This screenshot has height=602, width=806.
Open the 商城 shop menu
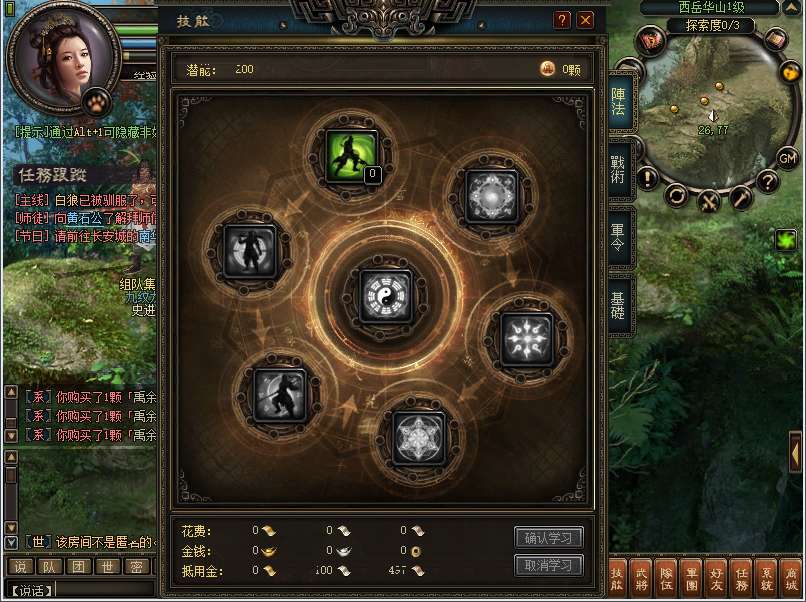point(791,579)
